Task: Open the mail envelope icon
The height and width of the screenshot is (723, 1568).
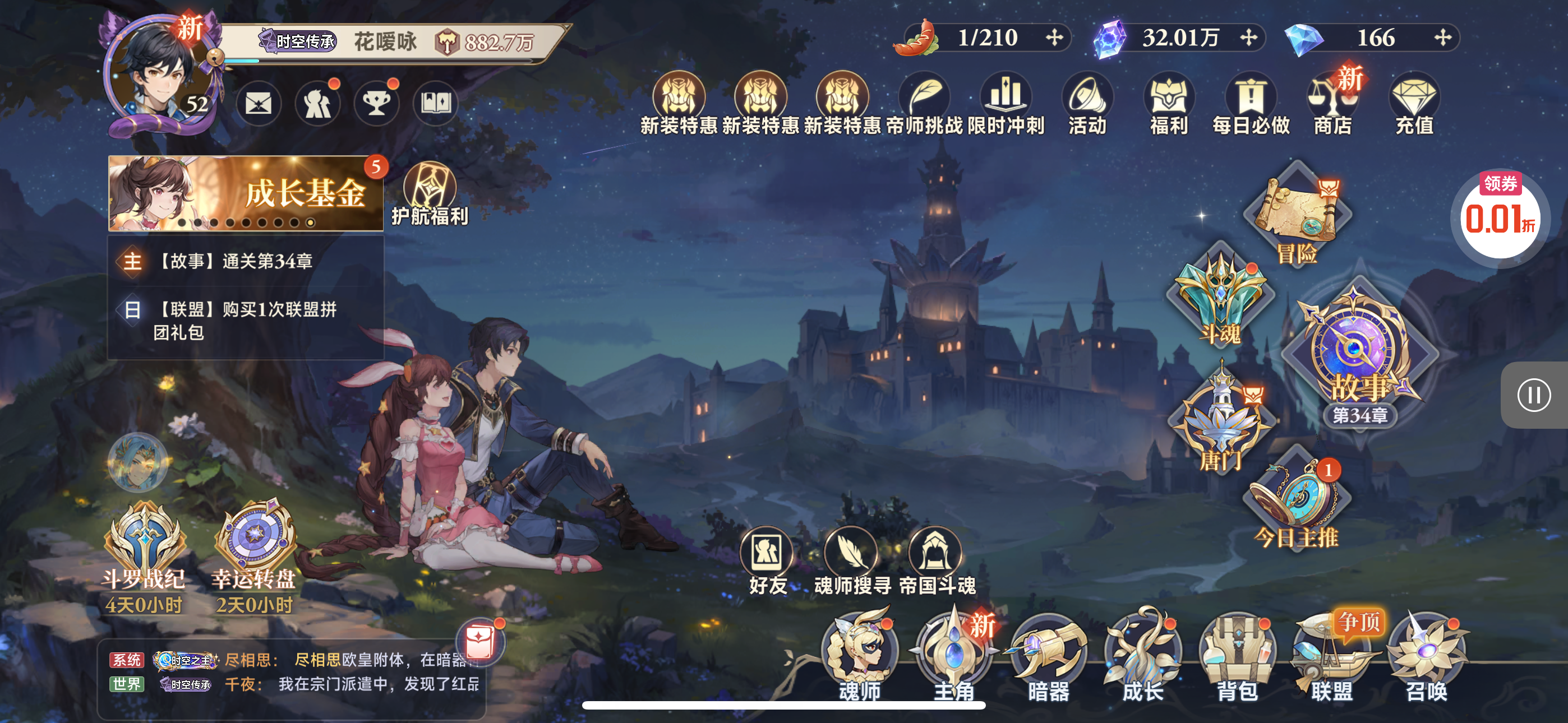Action: tap(258, 104)
